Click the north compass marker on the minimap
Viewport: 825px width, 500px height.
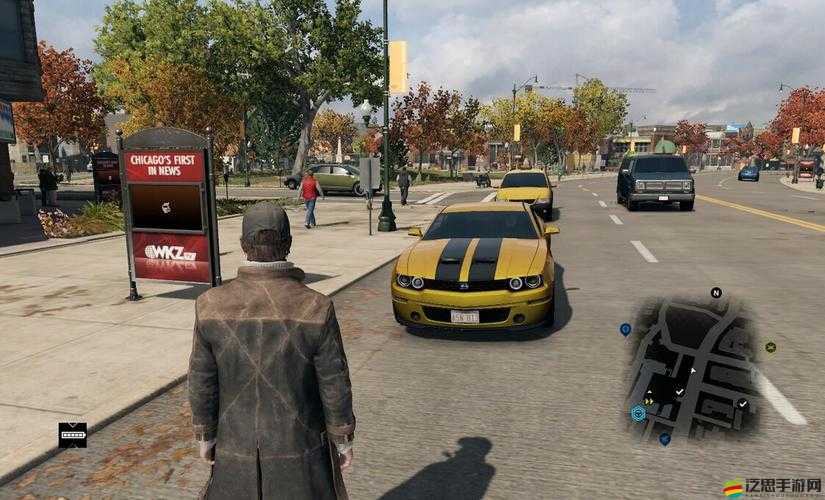(716, 293)
